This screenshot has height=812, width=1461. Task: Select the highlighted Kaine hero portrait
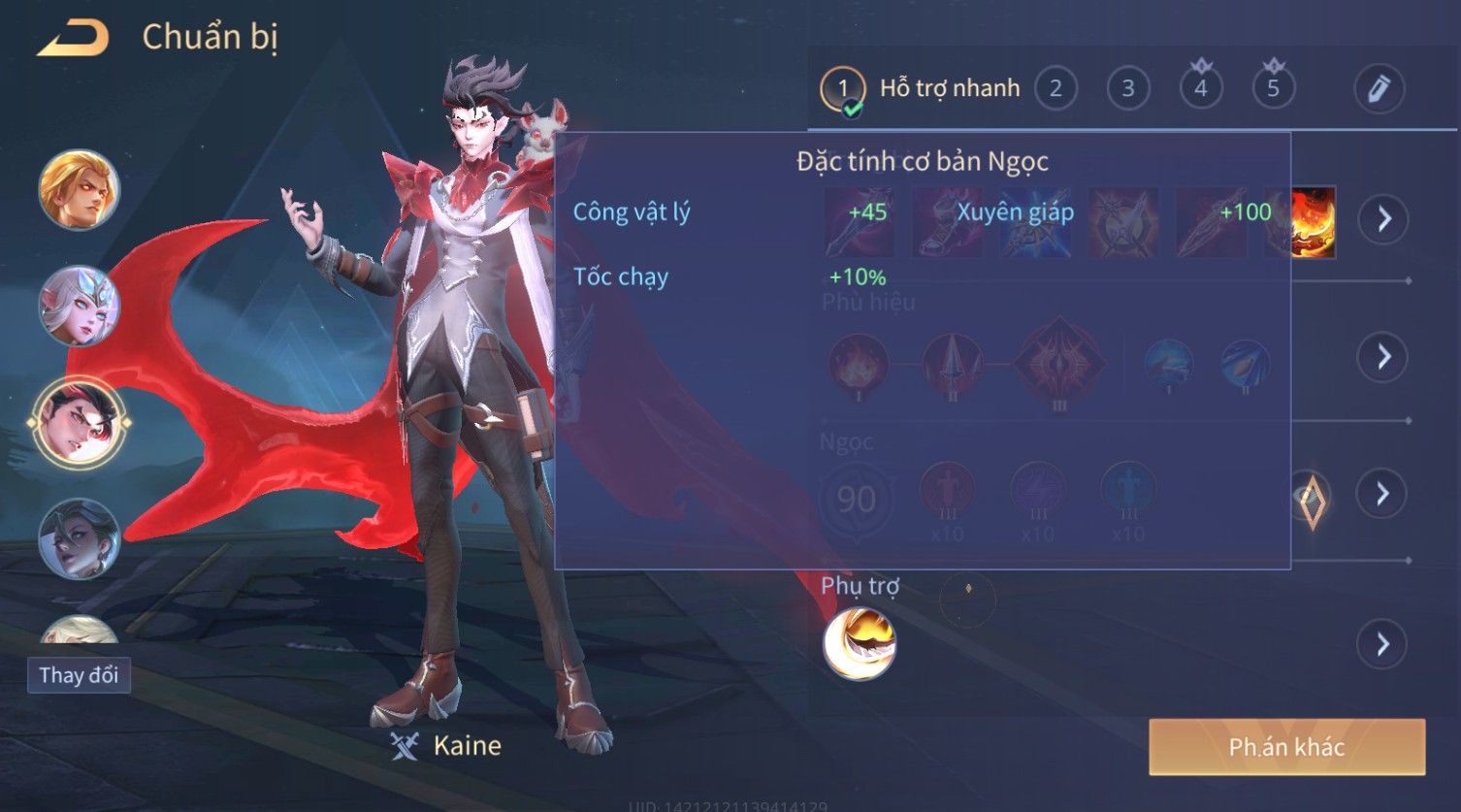(x=80, y=423)
